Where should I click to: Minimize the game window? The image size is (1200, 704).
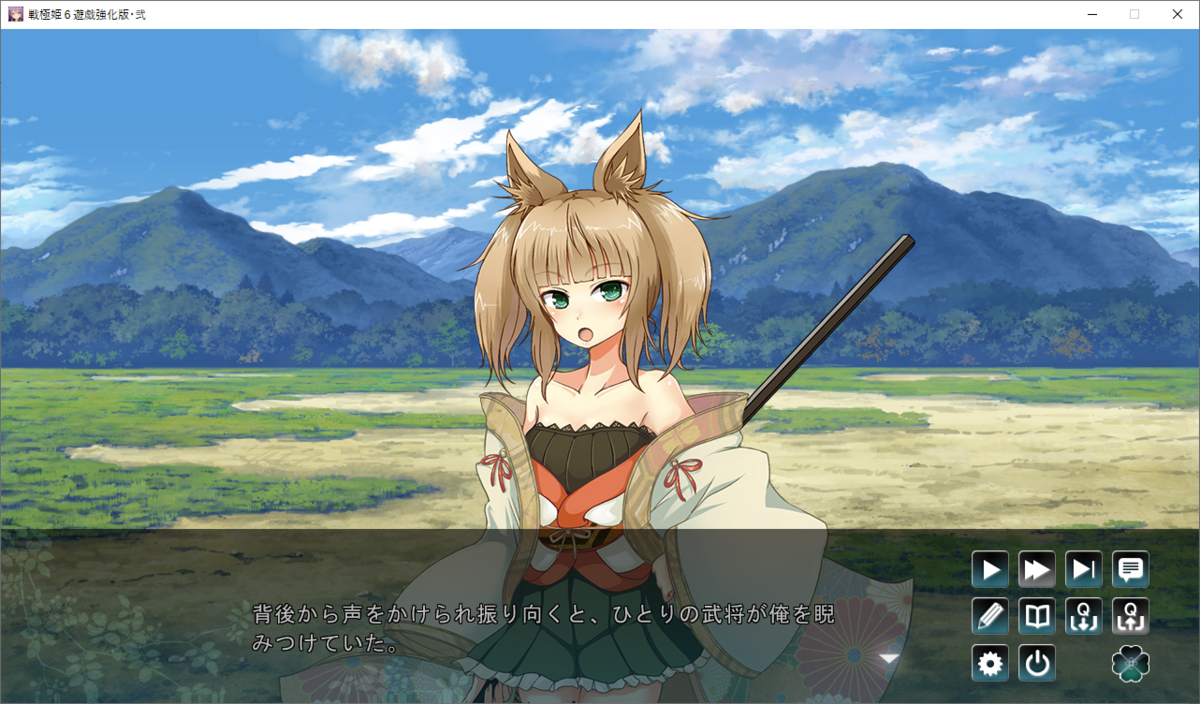(x=1092, y=14)
